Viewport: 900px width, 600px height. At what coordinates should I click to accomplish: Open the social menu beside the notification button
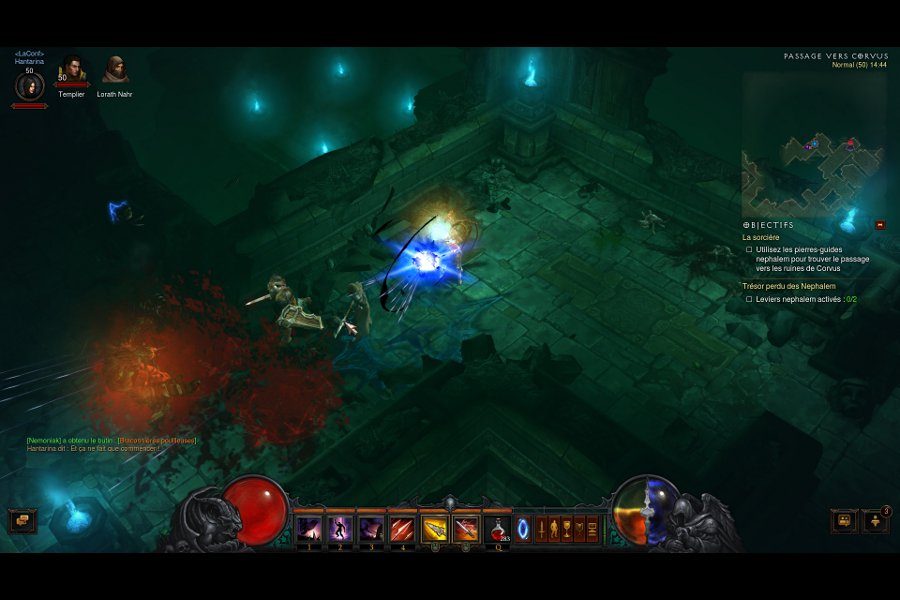click(844, 520)
